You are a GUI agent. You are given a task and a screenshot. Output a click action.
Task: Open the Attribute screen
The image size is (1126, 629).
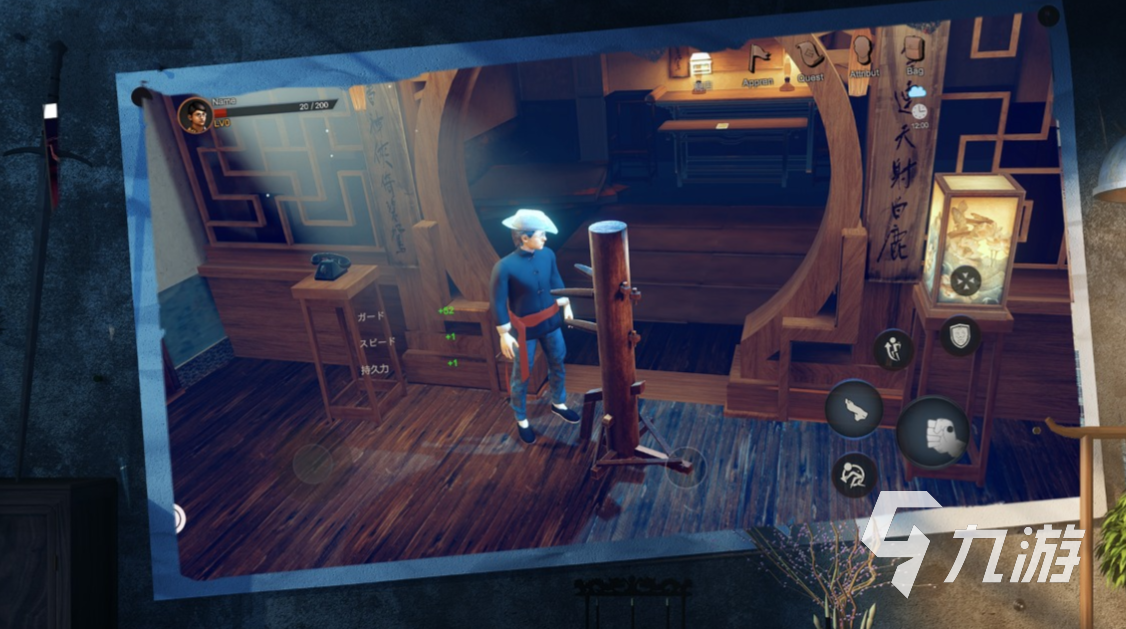(863, 50)
